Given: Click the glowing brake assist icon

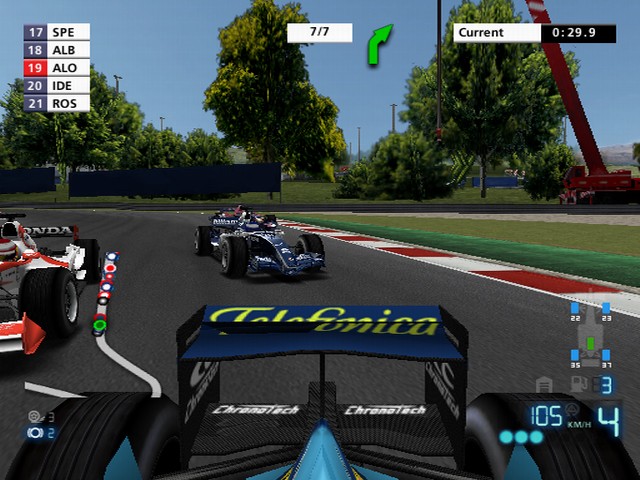Looking at the screenshot, I should coord(36,433).
